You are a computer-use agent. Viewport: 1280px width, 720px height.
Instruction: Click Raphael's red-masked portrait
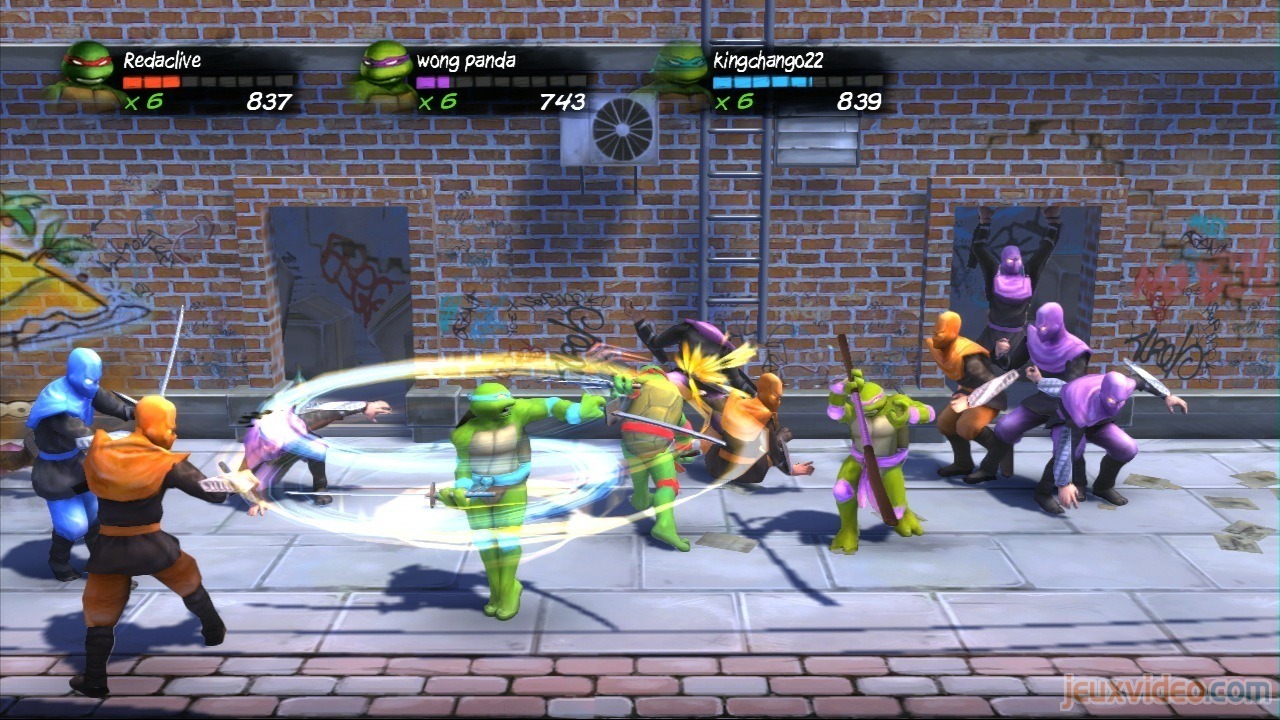[x=87, y=73]
